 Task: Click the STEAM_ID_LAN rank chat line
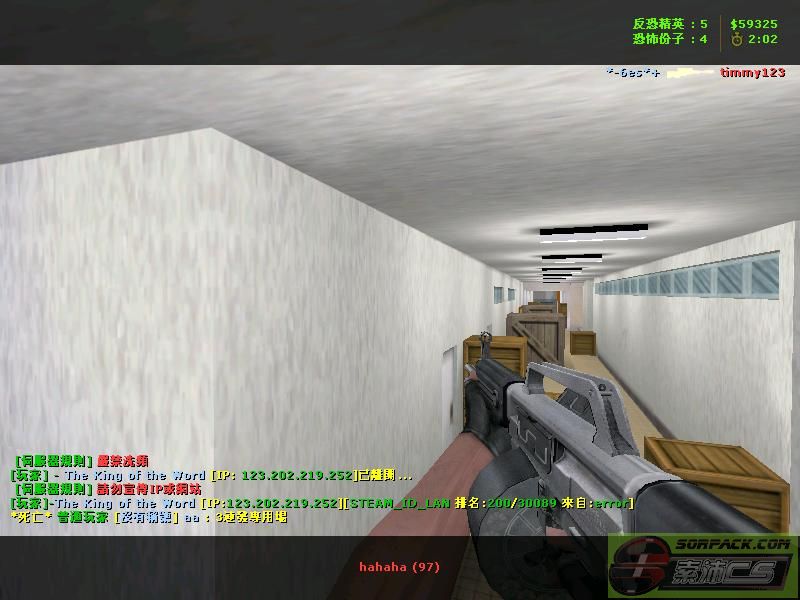[322, 503]
